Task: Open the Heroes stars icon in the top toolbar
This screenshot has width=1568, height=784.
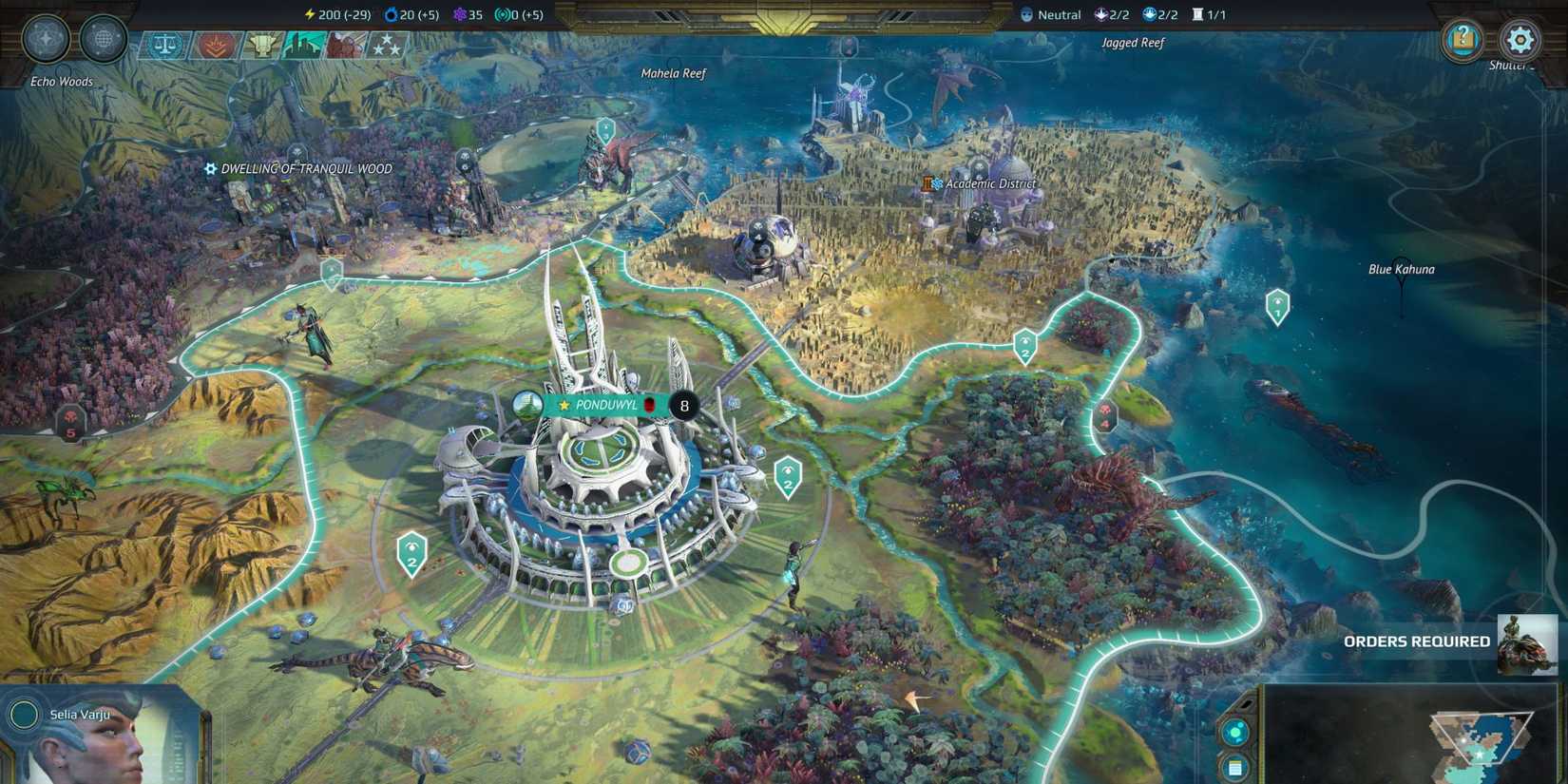Action: [386, 44]
